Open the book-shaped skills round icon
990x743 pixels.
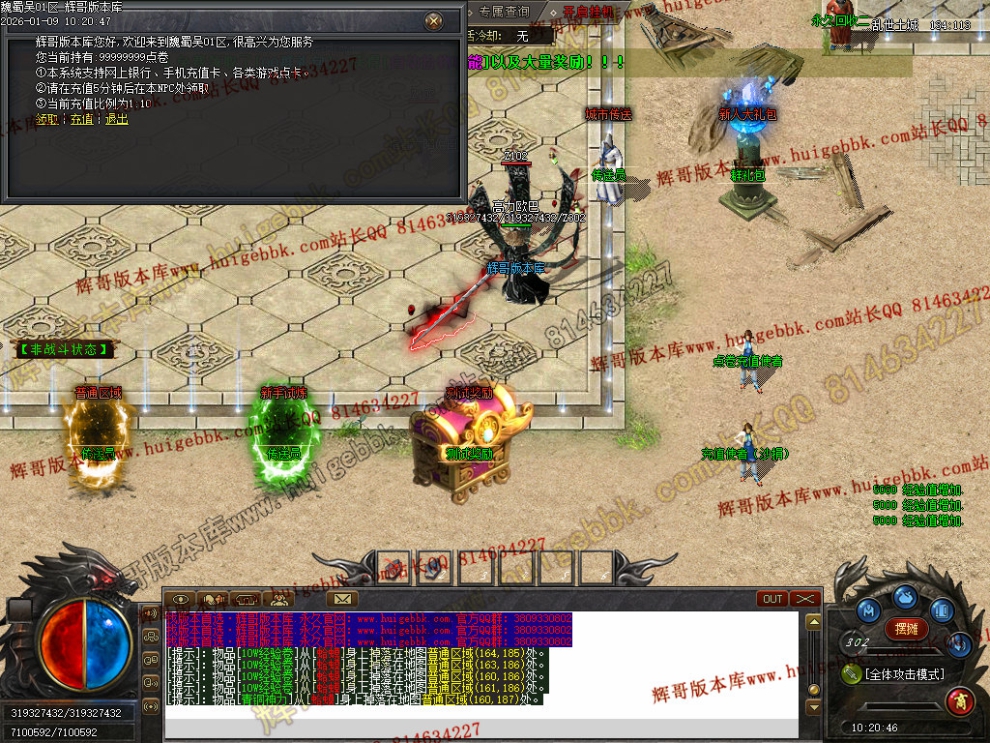[x=942, y=609]
